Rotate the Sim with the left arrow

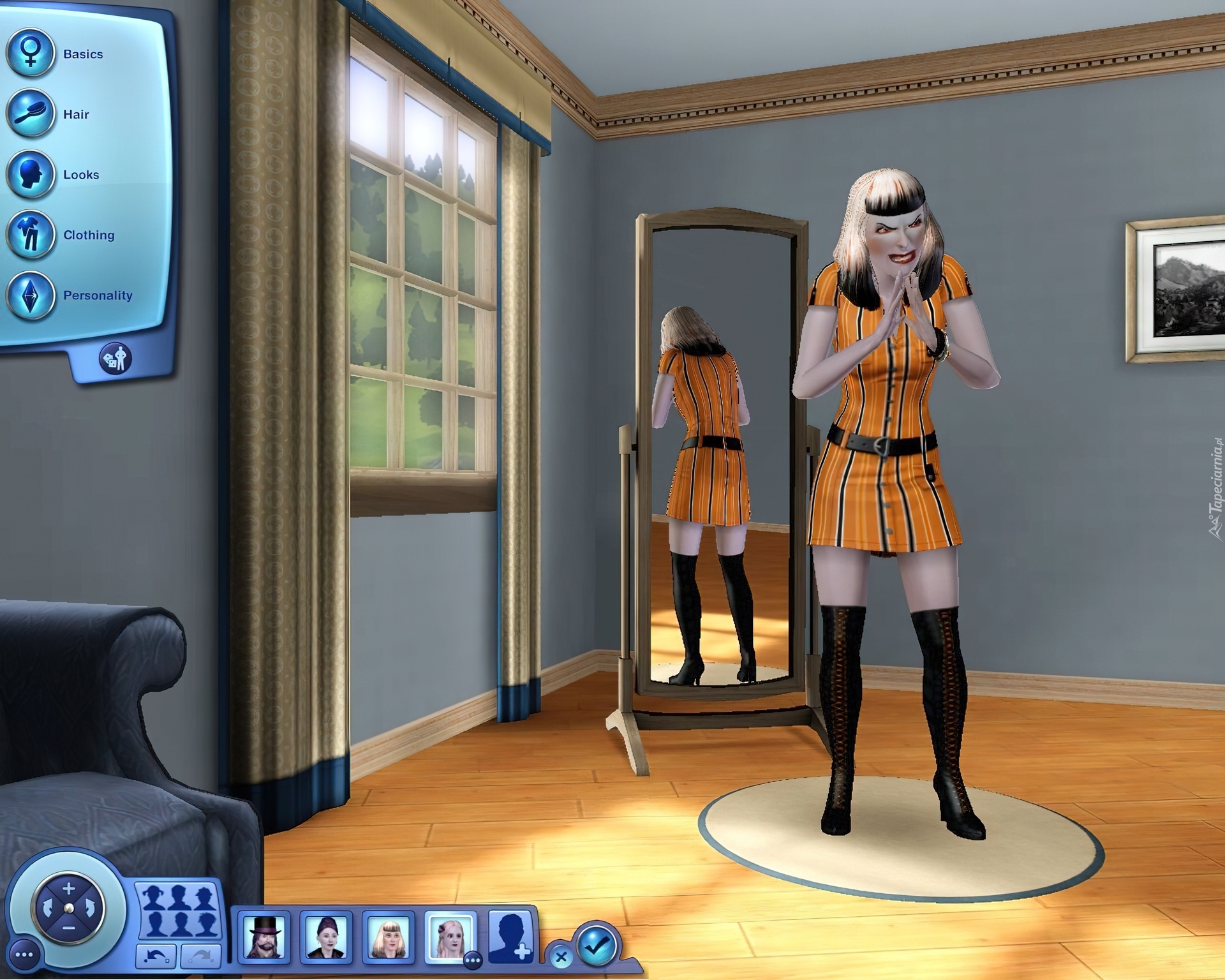click(x=46, y=908)
